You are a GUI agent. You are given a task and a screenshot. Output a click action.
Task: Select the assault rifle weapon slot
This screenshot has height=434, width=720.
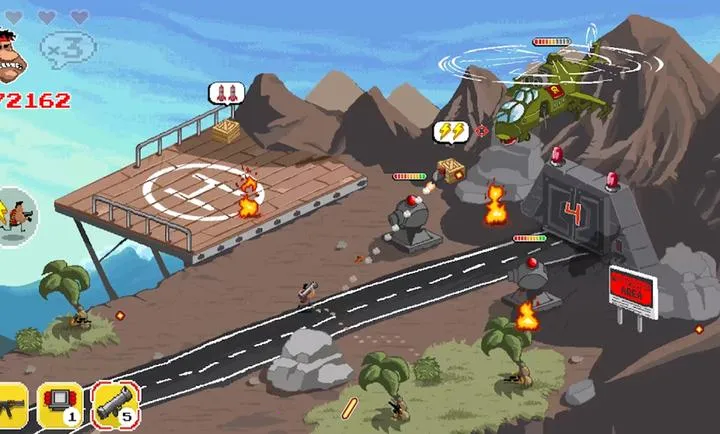[x=10, y=405]
